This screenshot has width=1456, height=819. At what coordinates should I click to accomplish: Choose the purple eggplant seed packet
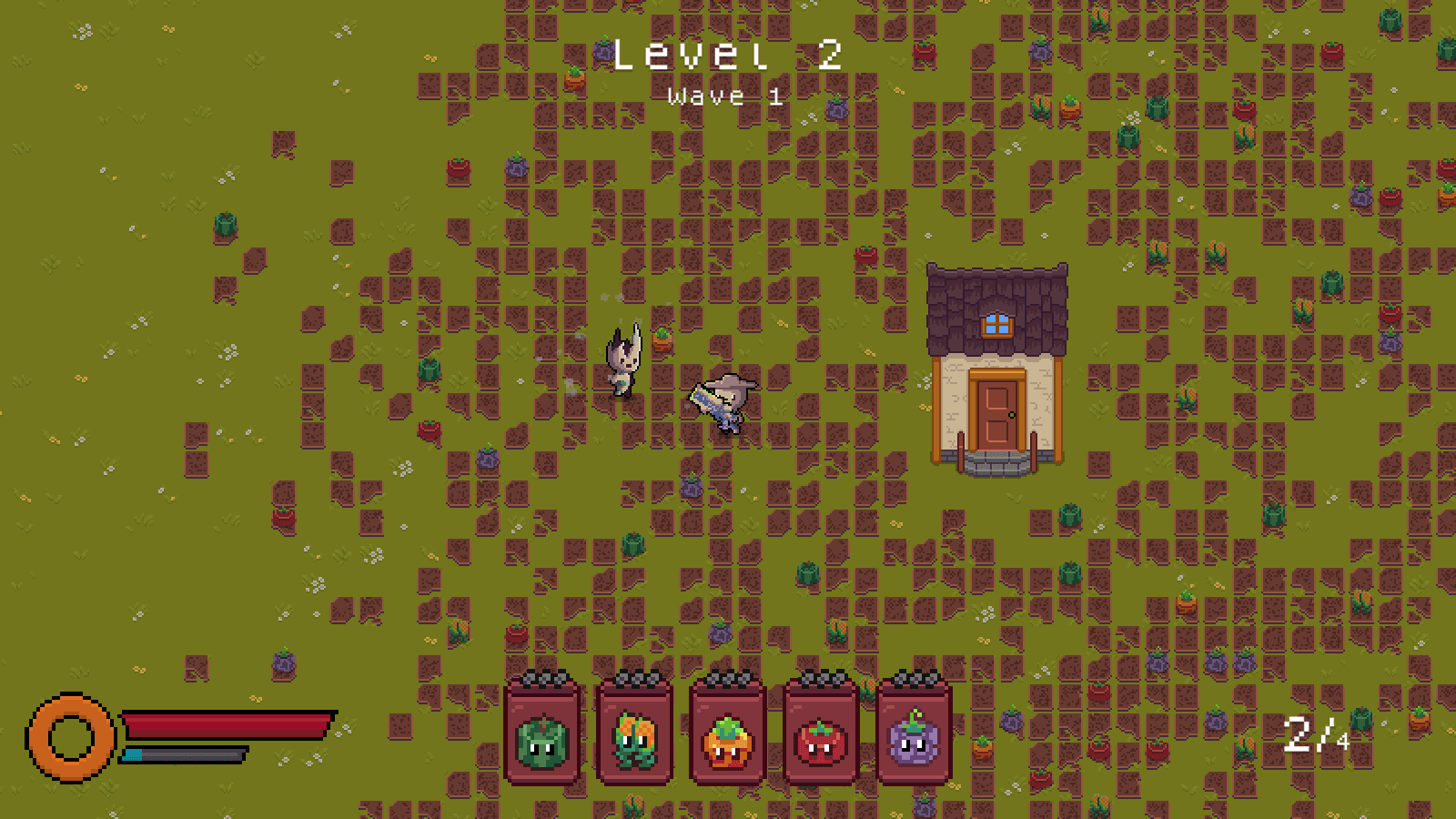click(x=915, y=732)
